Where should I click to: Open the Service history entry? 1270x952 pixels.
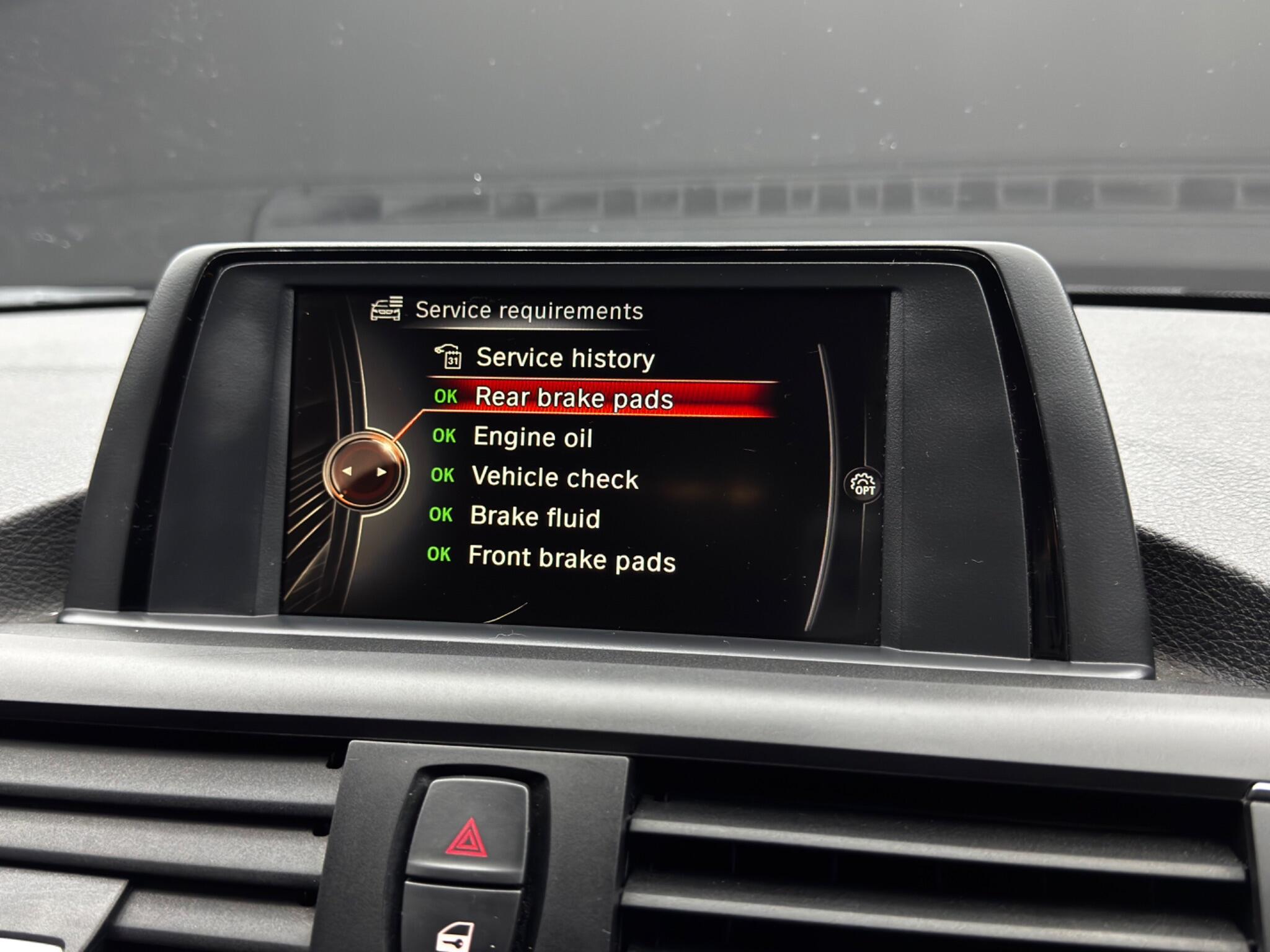[x=564, y=358]
